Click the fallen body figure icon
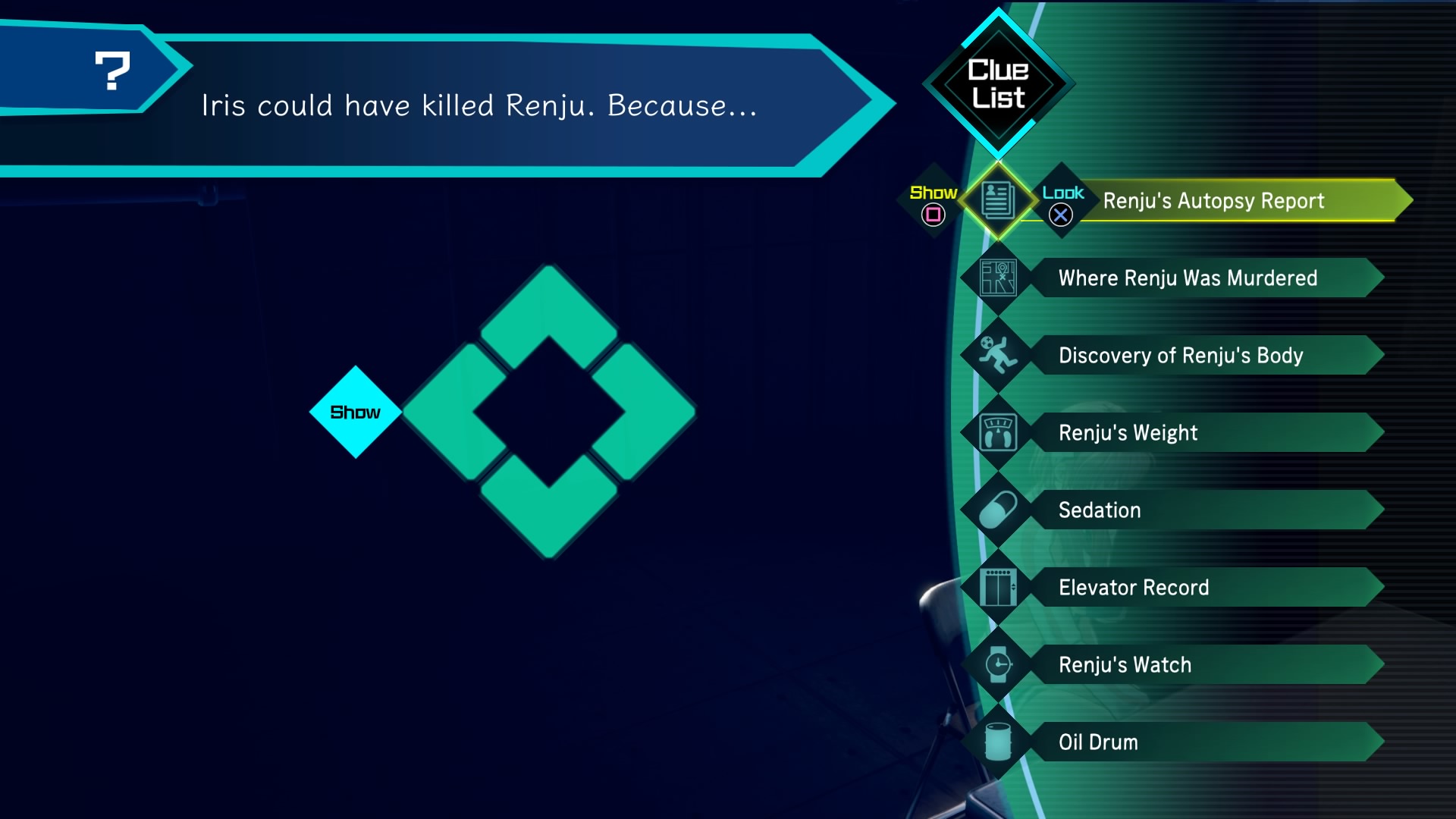 pos(998,356)
